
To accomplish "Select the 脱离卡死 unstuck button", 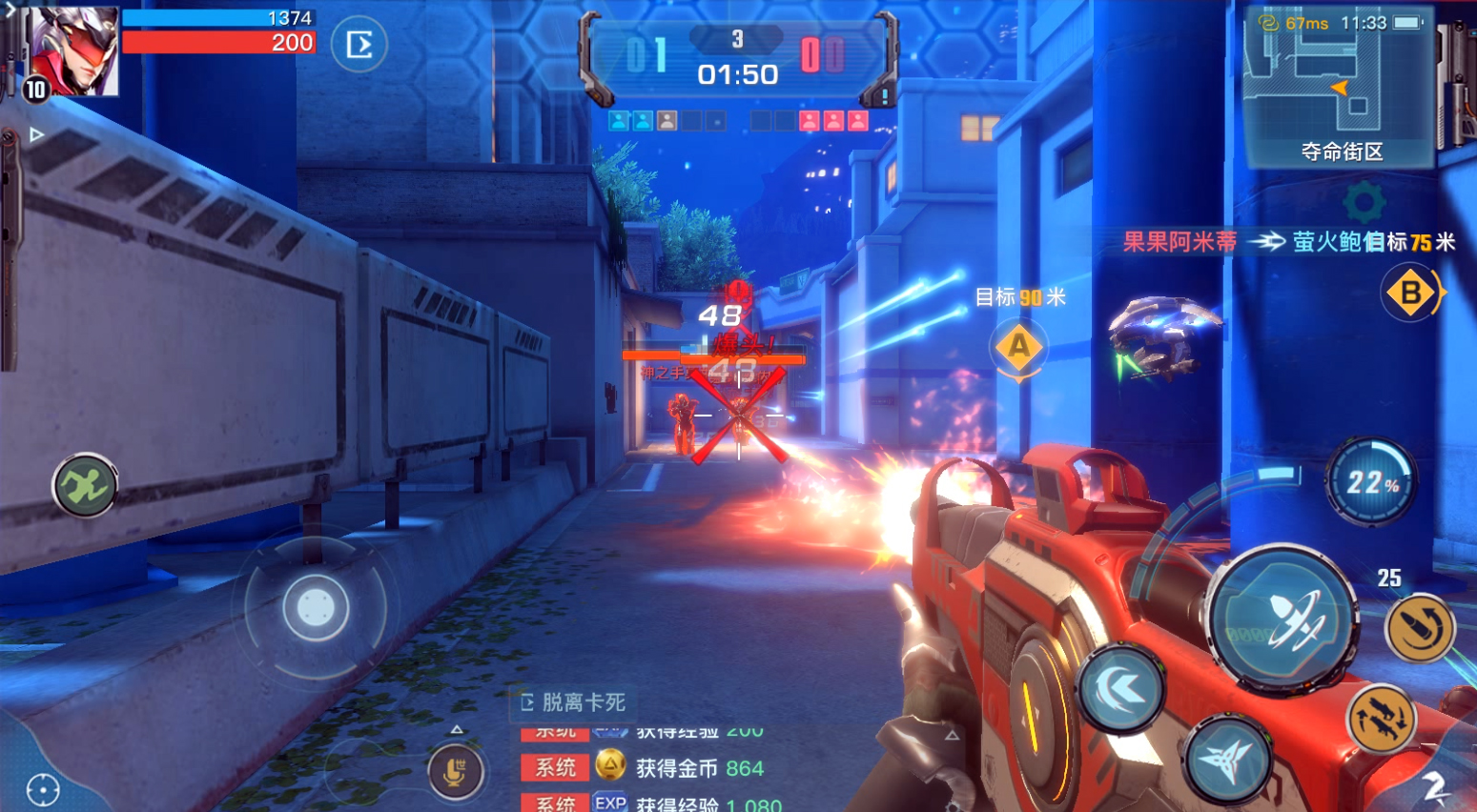I will (573, 702).
